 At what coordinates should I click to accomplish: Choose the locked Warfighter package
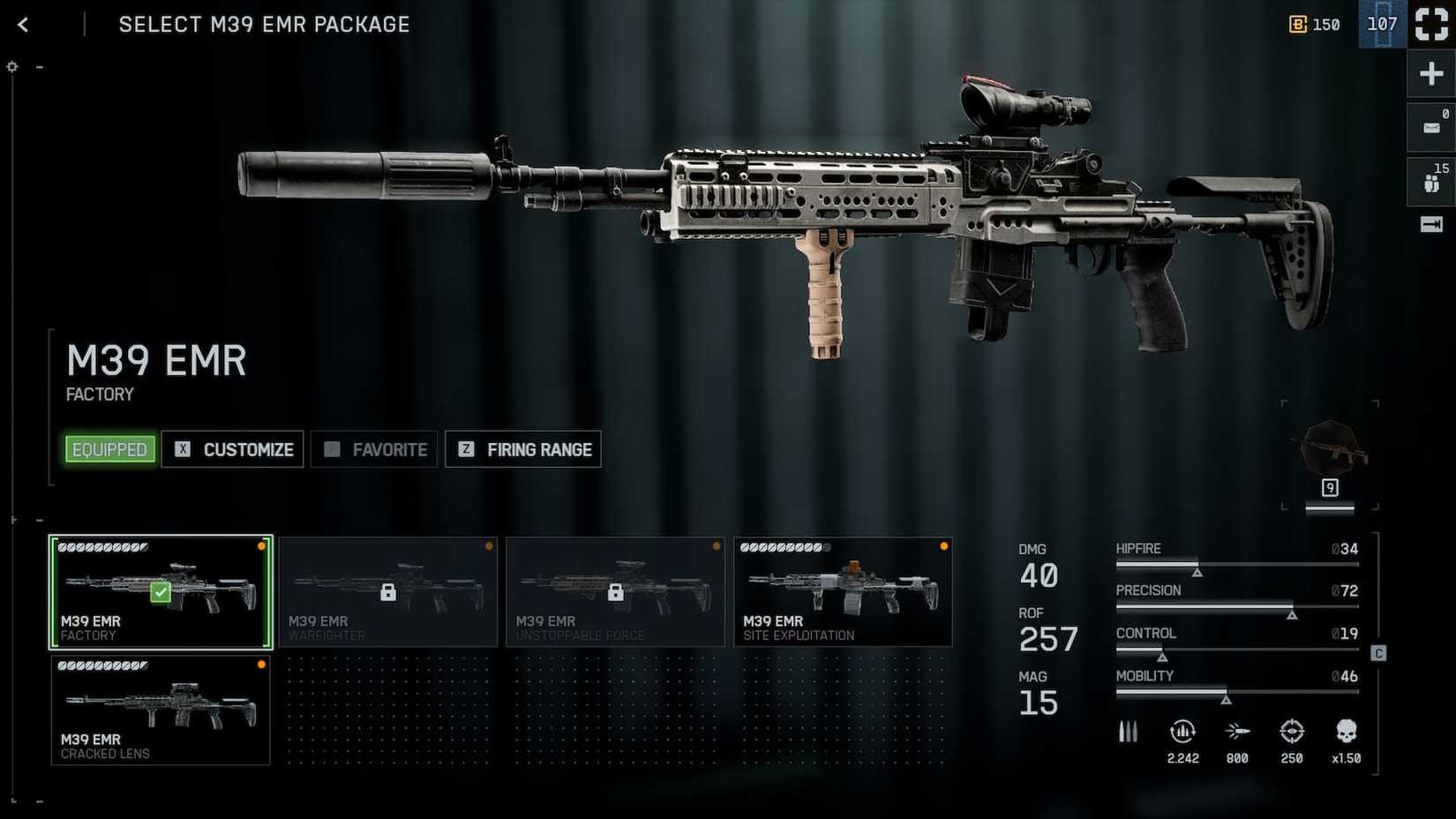[388, 592]
